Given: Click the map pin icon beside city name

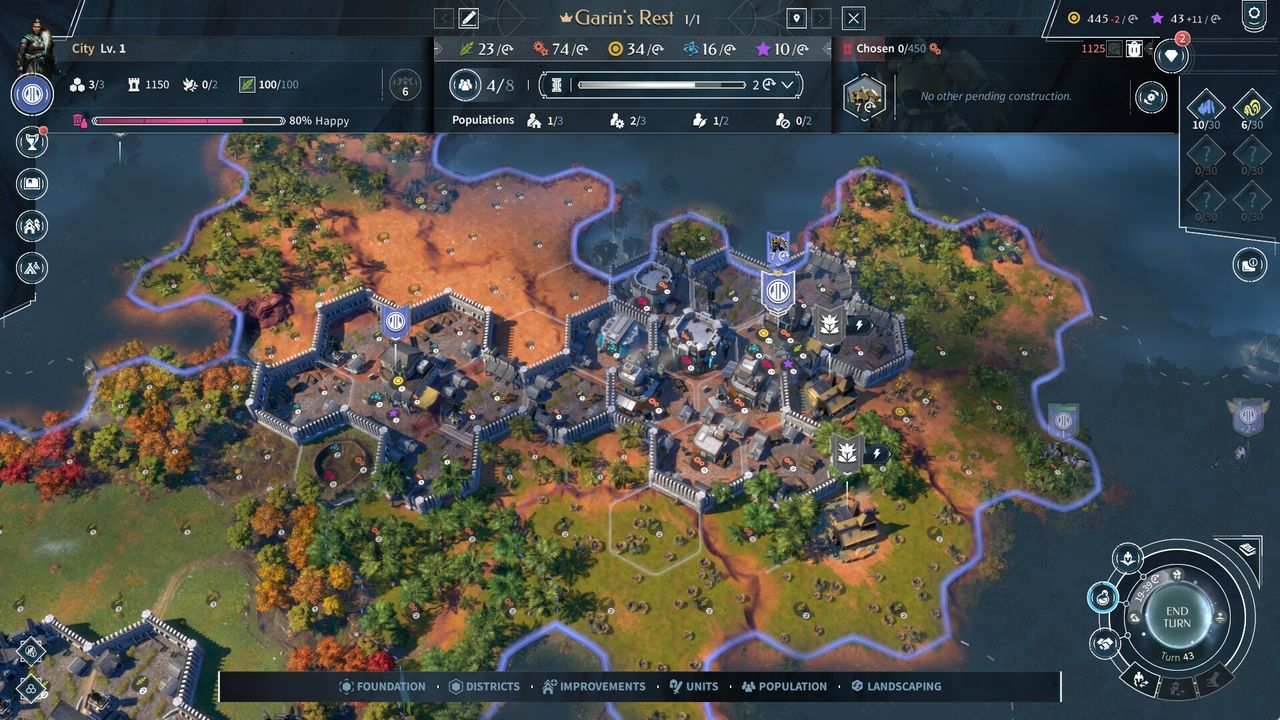Looking at the screenshot, I should tap(796, 17).
